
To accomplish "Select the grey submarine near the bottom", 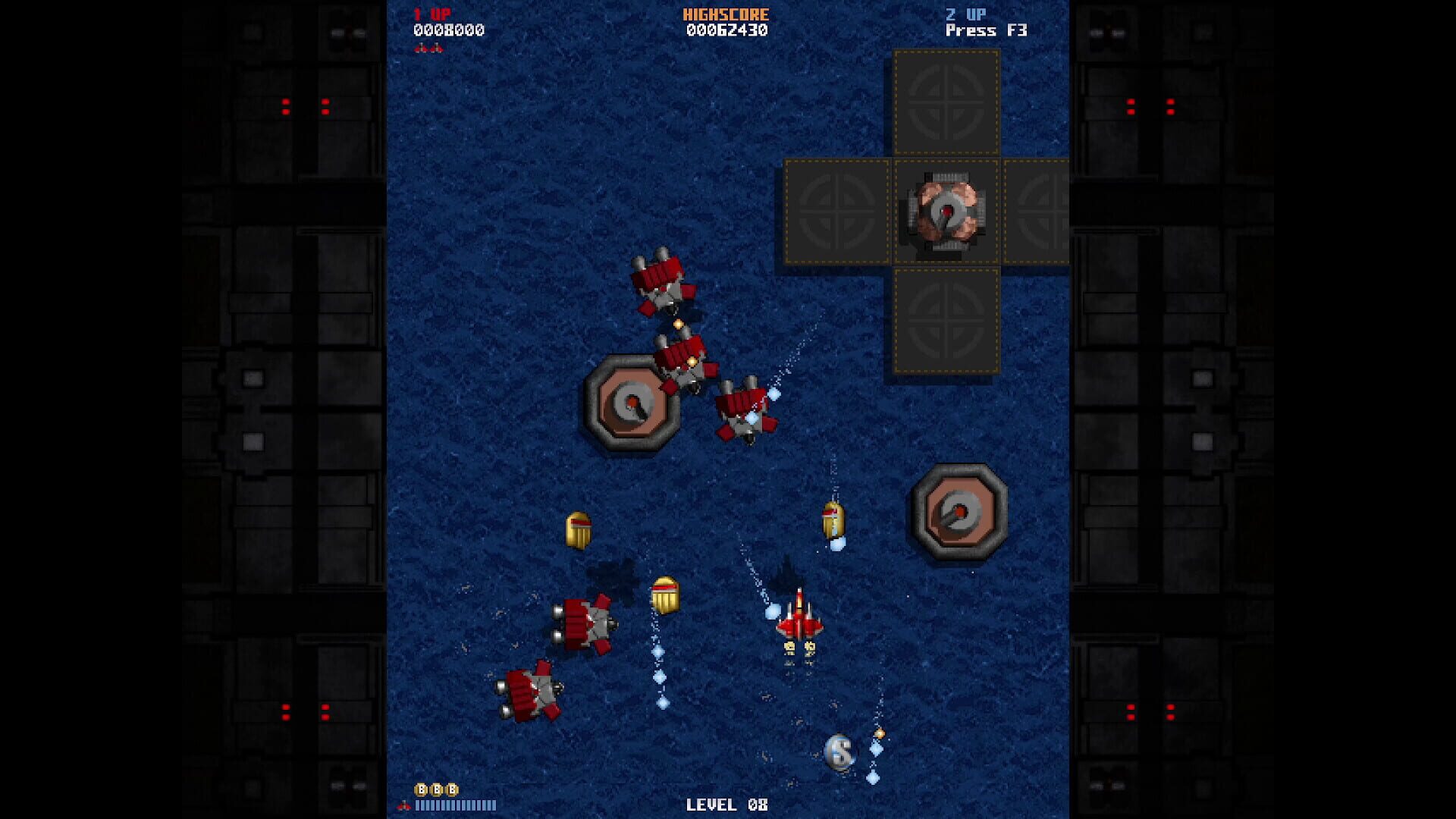I will (839, 752).
